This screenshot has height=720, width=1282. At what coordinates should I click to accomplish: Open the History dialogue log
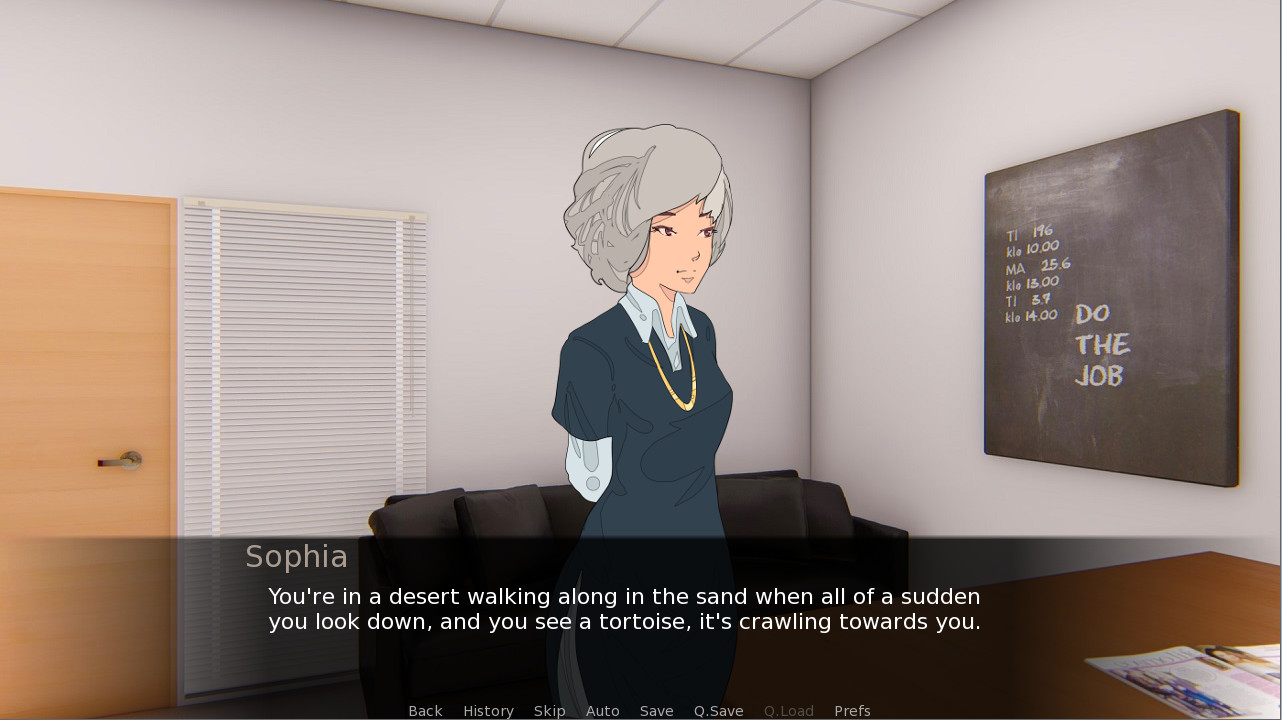(488, 710)
